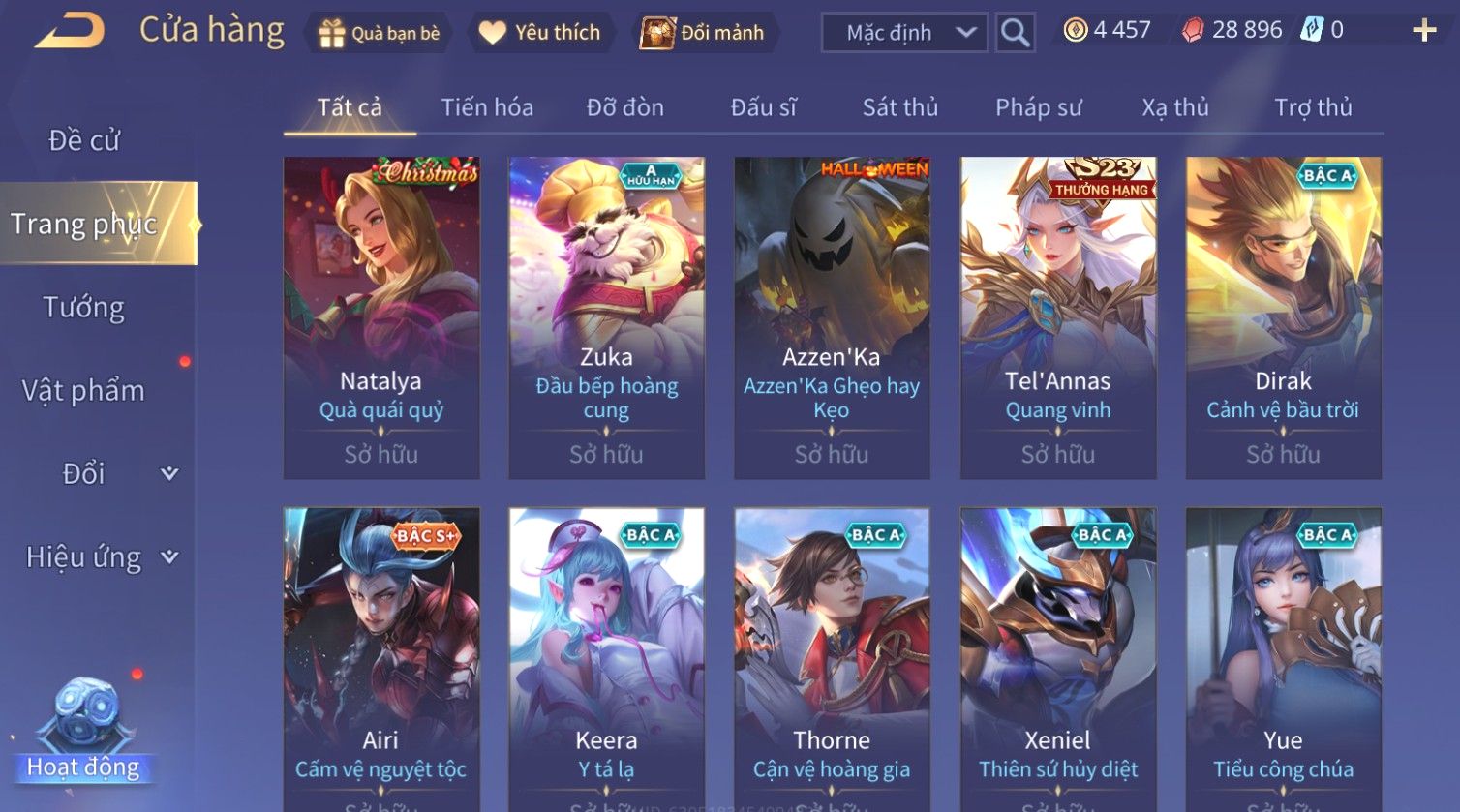Open the Đổi mảnh exchange
Viewport: 1460px width, 812px height.
click(x=705, y=33)
